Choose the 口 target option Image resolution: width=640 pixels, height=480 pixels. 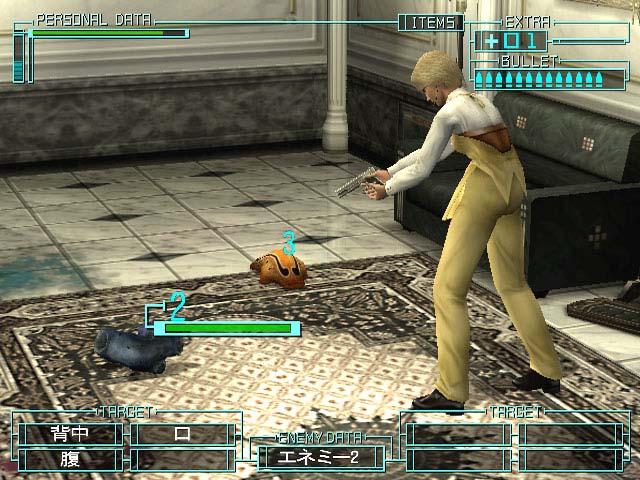pyautogui.click(x=182, y=434)
